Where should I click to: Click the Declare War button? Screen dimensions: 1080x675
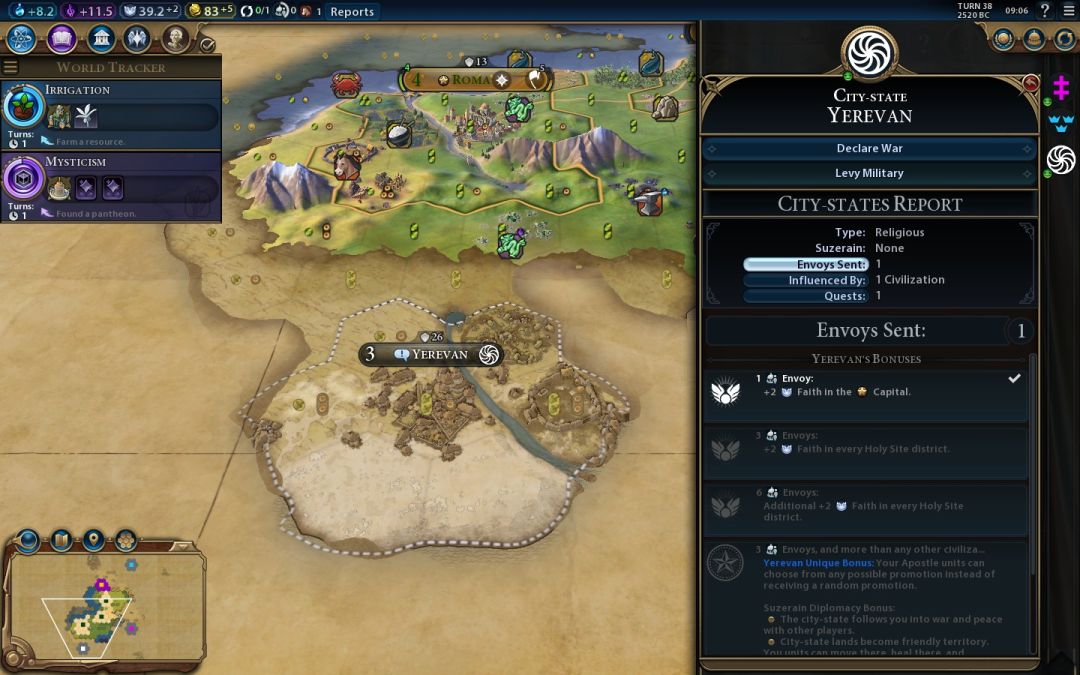click(869, 148)
